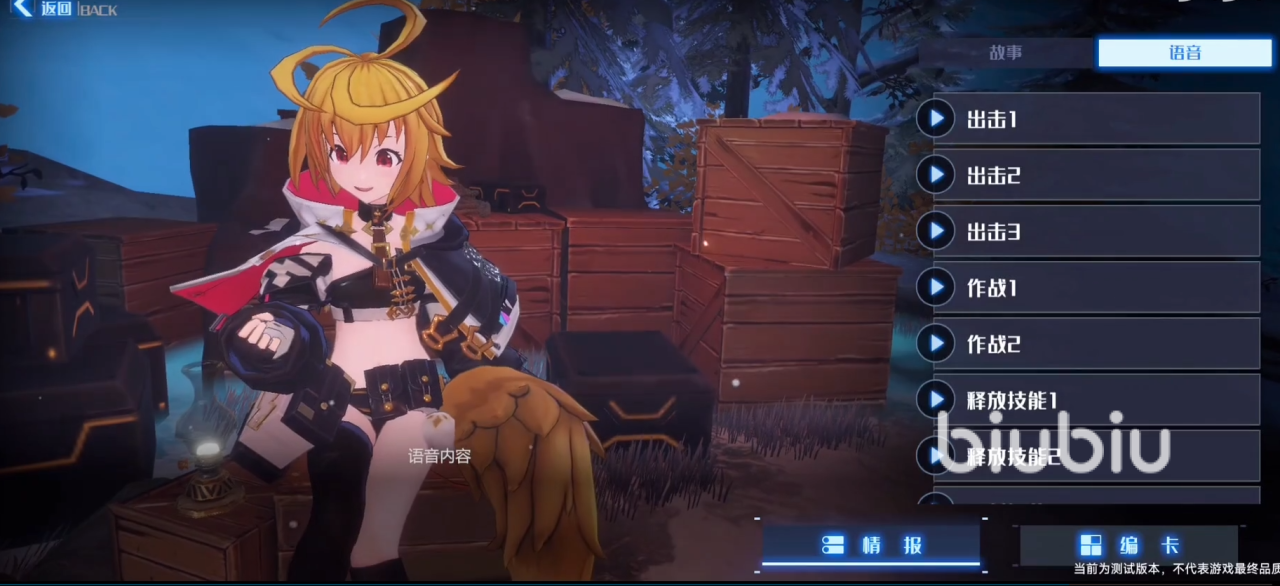The height and width of the screenshot is (586, 1280).
Task: Play the 出击3 voice line
Action: tap(936, 231)
